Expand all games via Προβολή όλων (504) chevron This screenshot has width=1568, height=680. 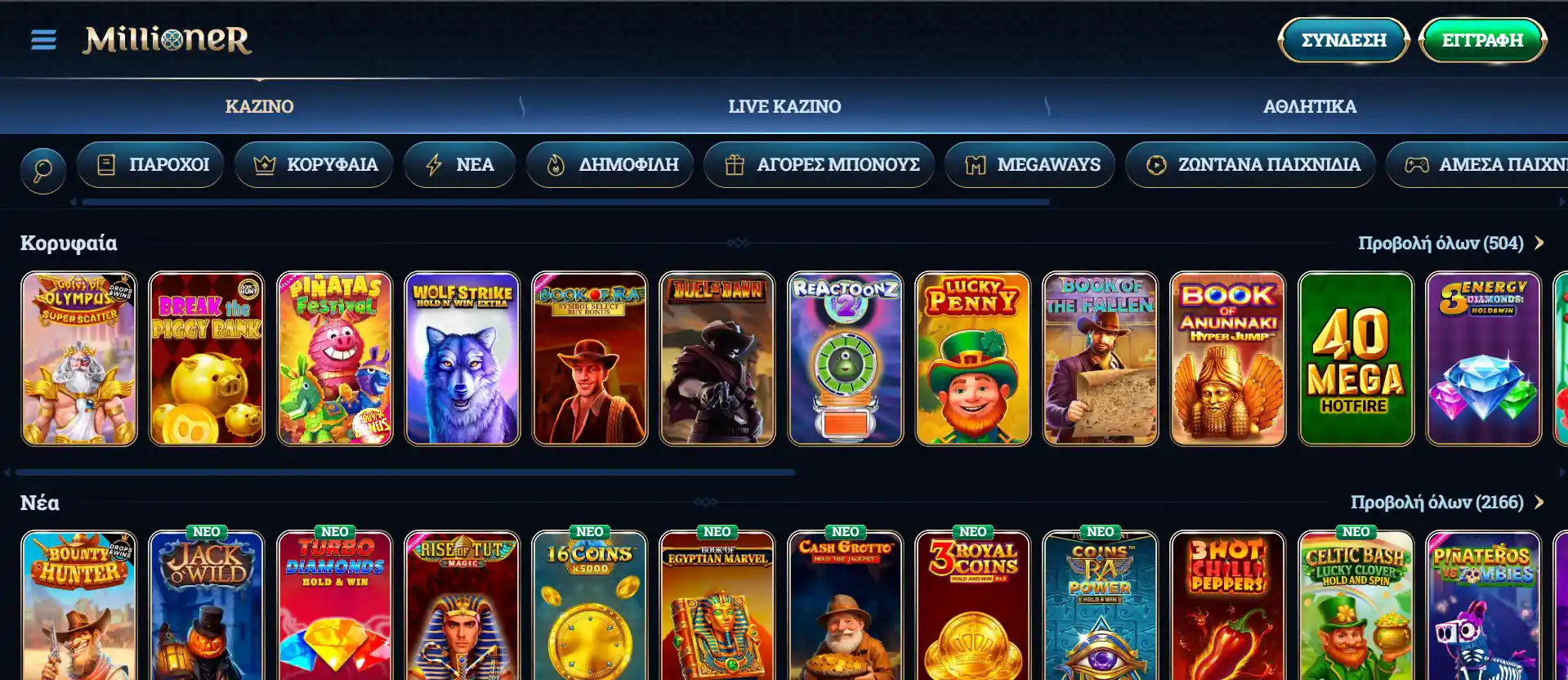click(x=1539, y=242)
